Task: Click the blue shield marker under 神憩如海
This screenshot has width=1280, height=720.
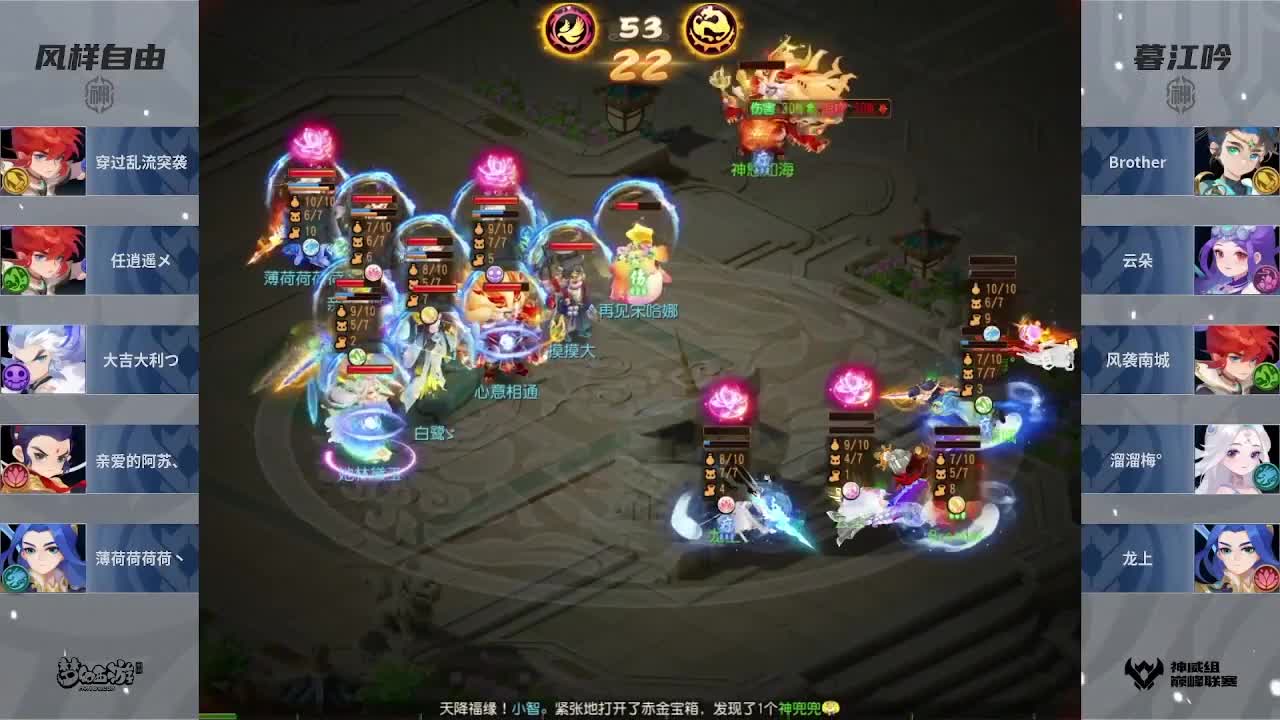Action: 763,157
